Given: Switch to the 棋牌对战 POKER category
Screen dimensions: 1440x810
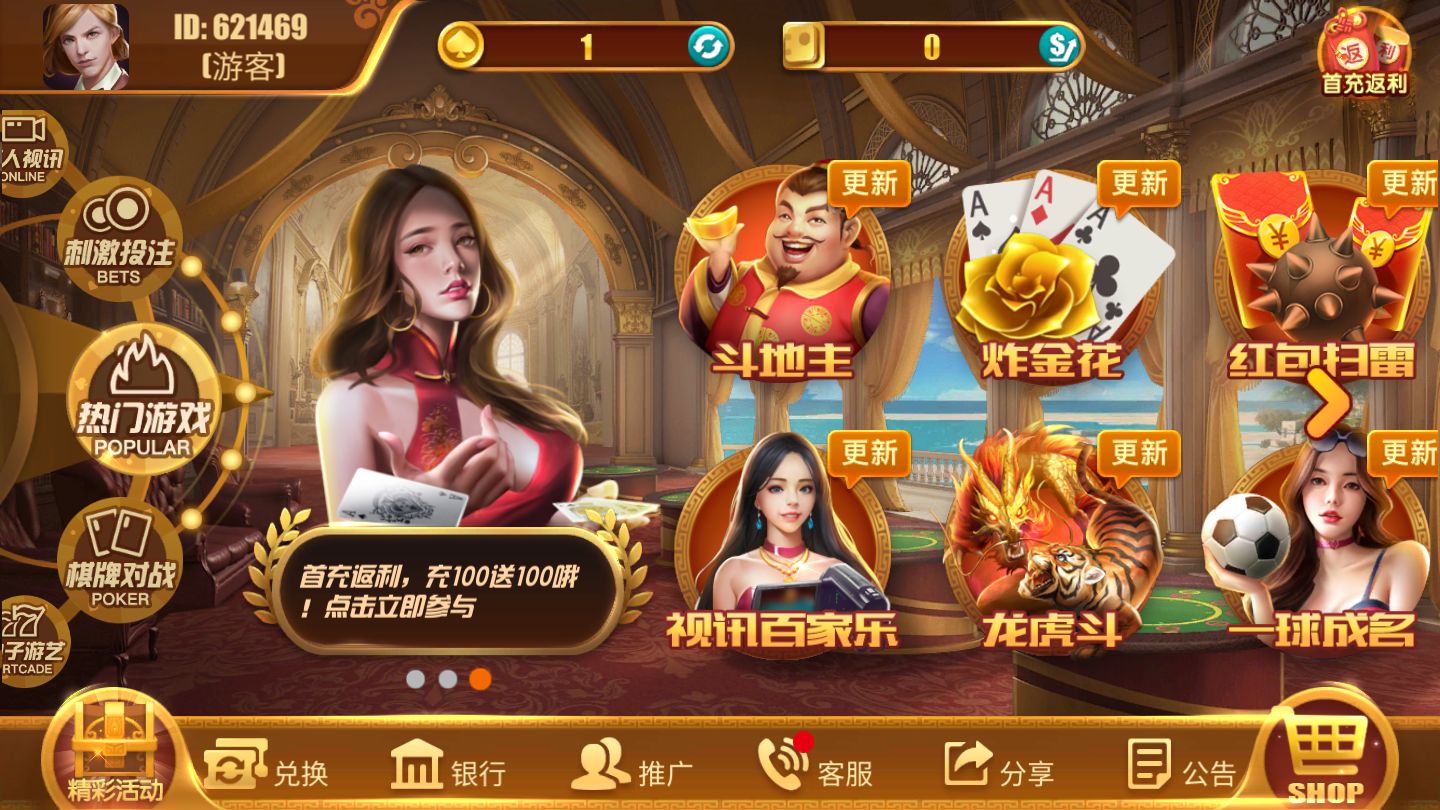Looking at the screenshot, I should click(x=120, y=560).
